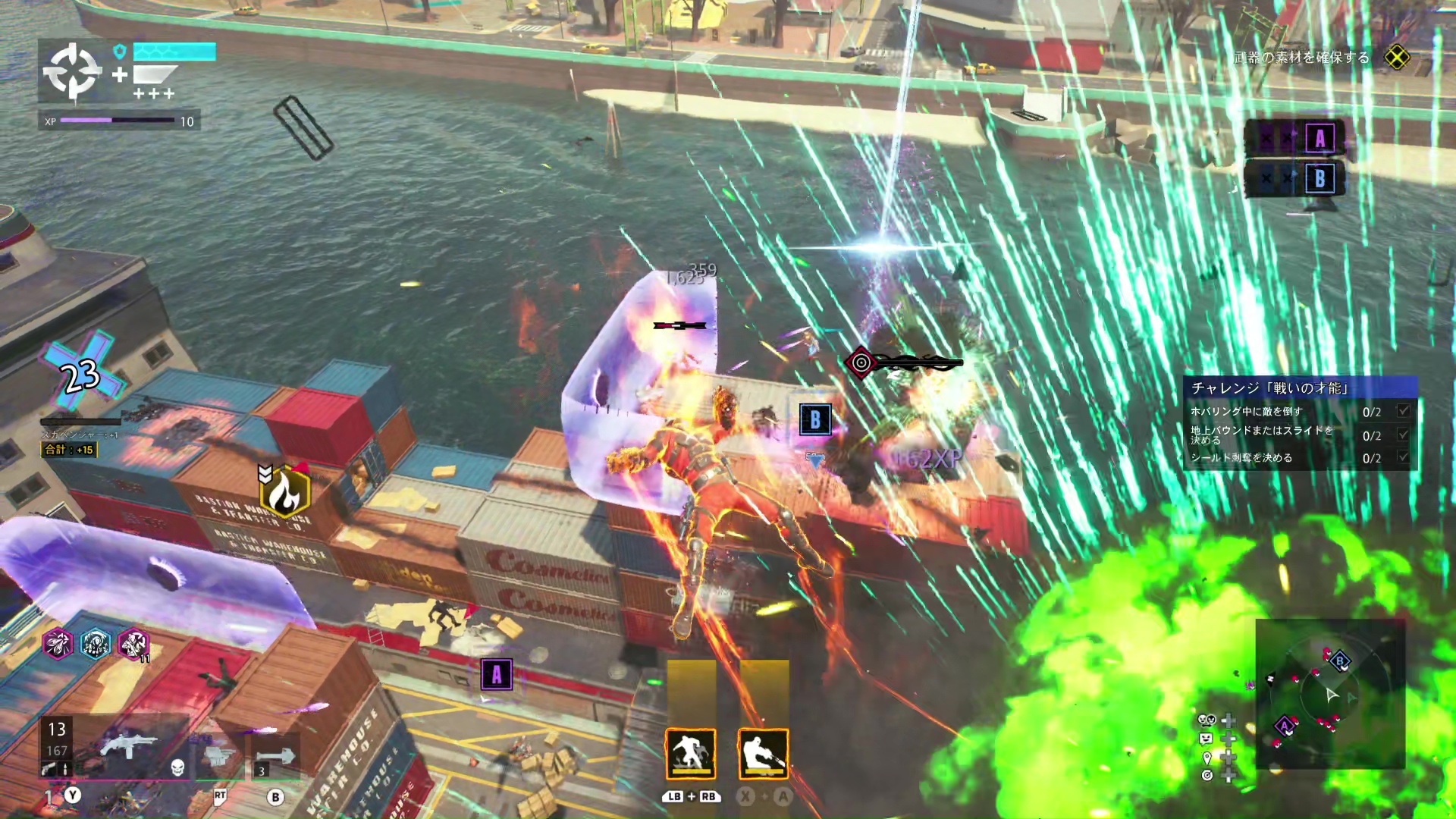Select the emote face shortcut icon
The height and width of the screenshot is (819, 1456).
(1206, 738)
